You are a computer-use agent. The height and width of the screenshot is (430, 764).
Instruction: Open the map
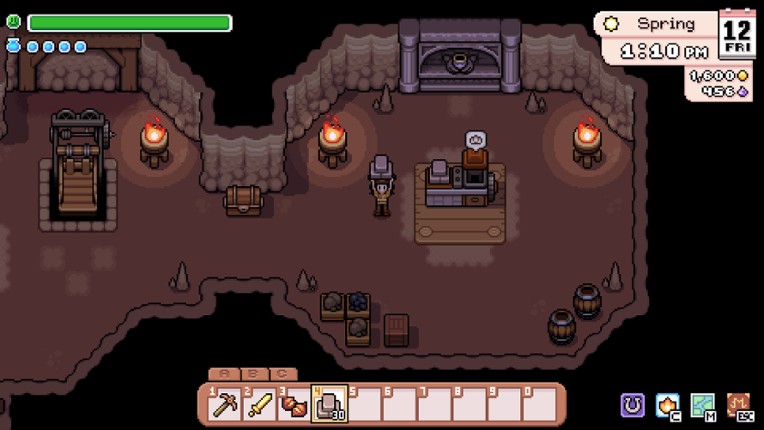[703, 404]
